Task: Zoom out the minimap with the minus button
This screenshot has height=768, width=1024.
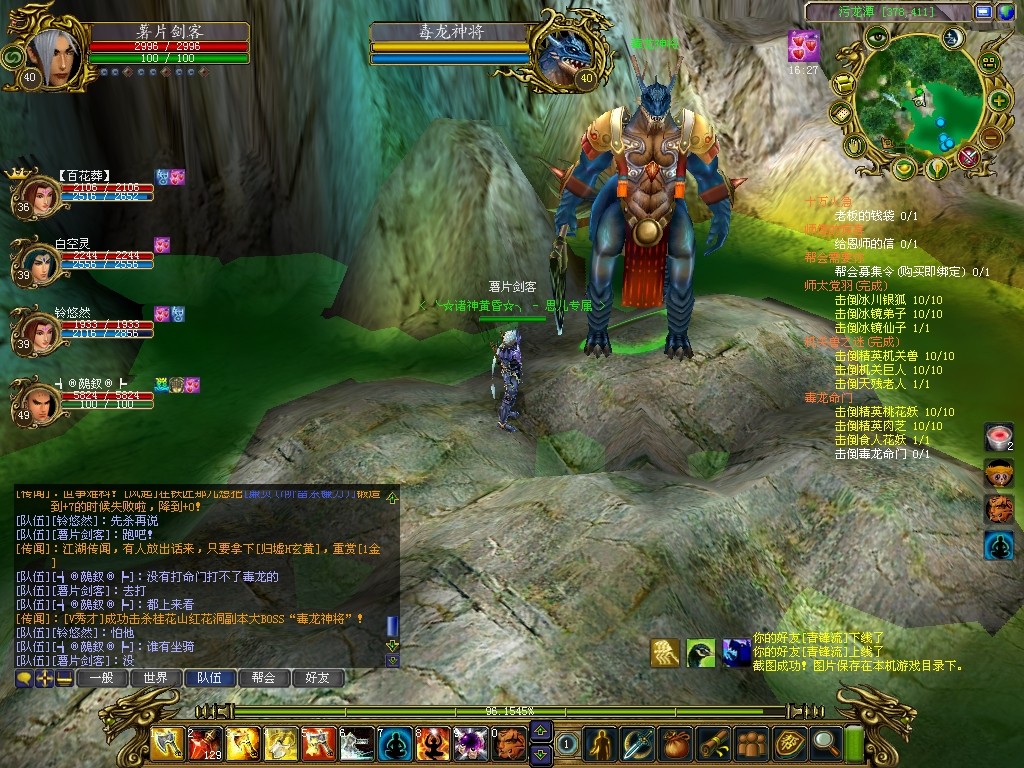Action: (x=990, y=137)
